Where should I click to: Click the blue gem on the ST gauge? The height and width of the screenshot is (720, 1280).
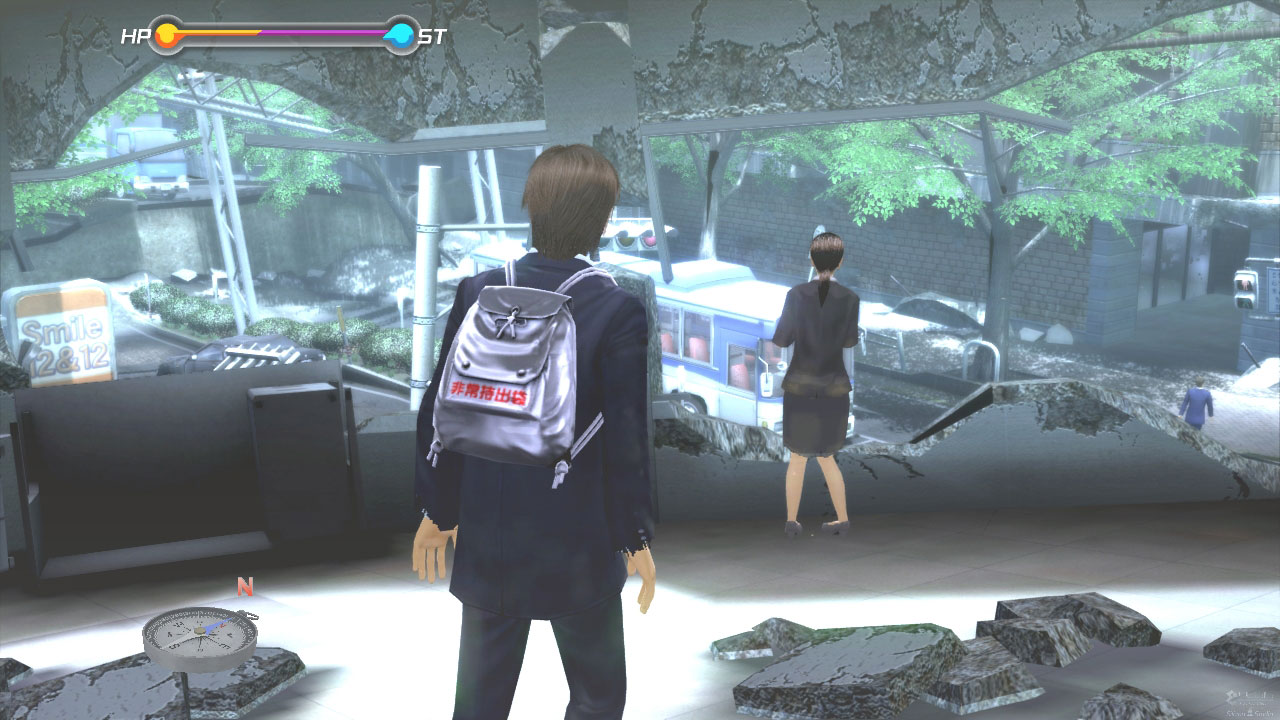tap(400, 32)
